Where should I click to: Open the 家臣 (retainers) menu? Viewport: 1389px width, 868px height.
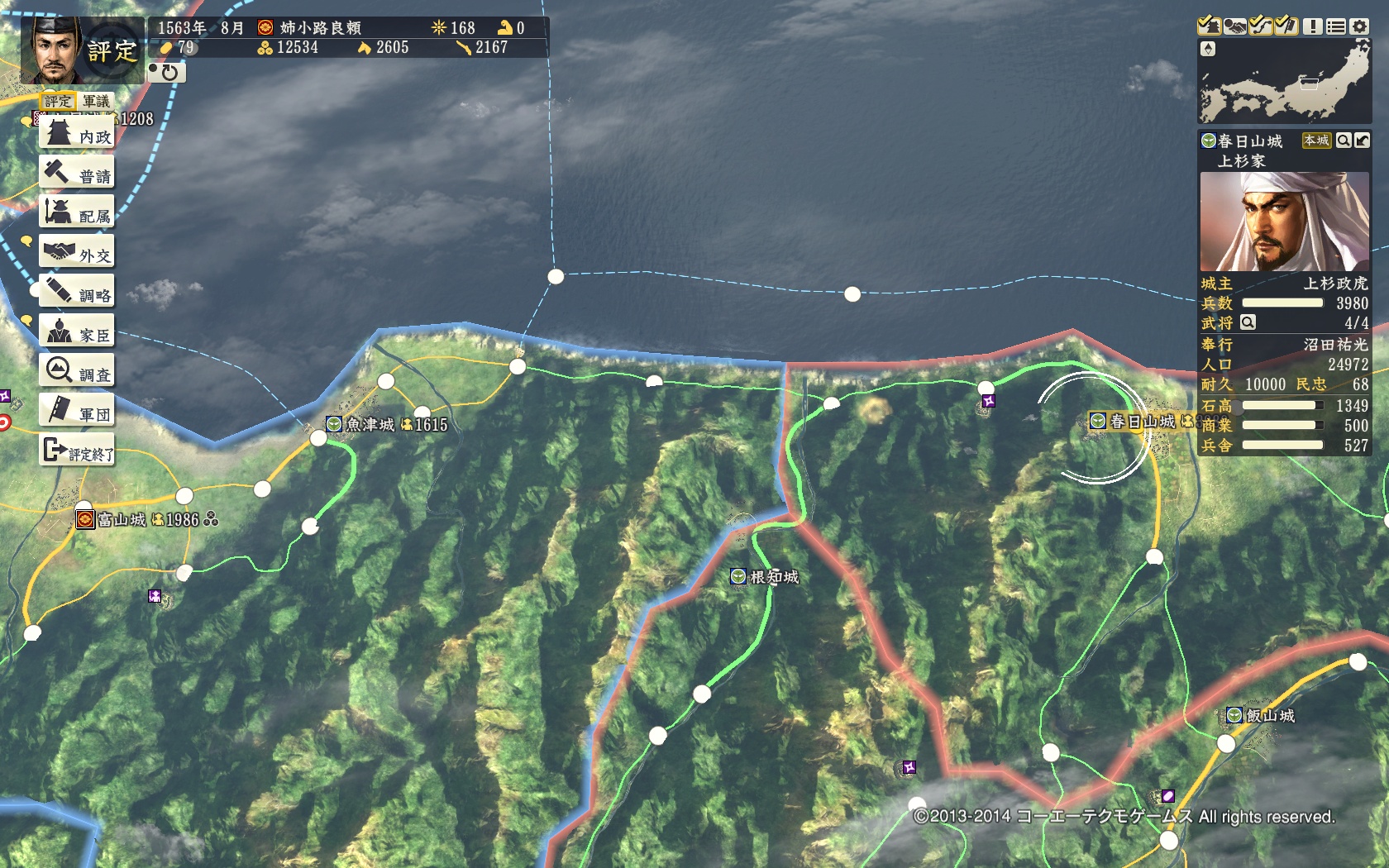77,332
